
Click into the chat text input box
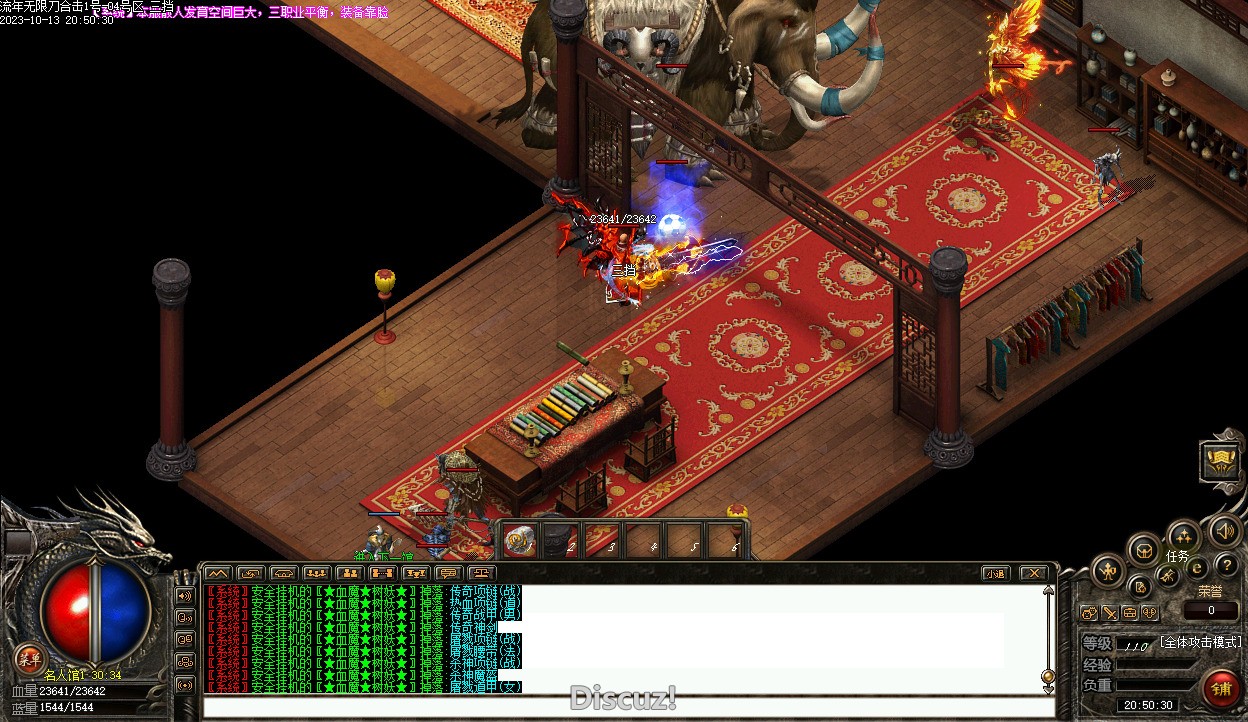628,707
